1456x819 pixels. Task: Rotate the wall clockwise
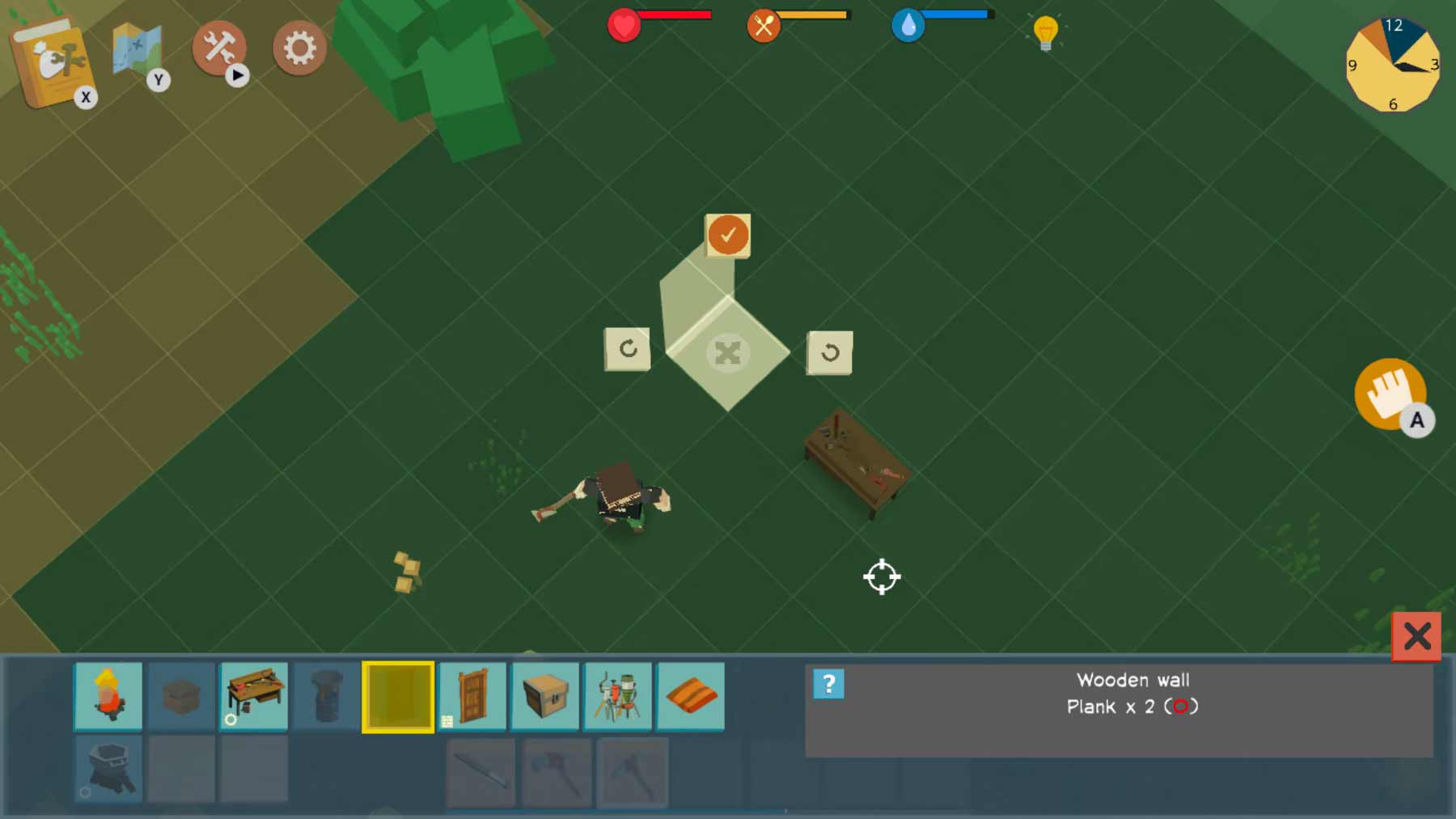click(627, 349)
